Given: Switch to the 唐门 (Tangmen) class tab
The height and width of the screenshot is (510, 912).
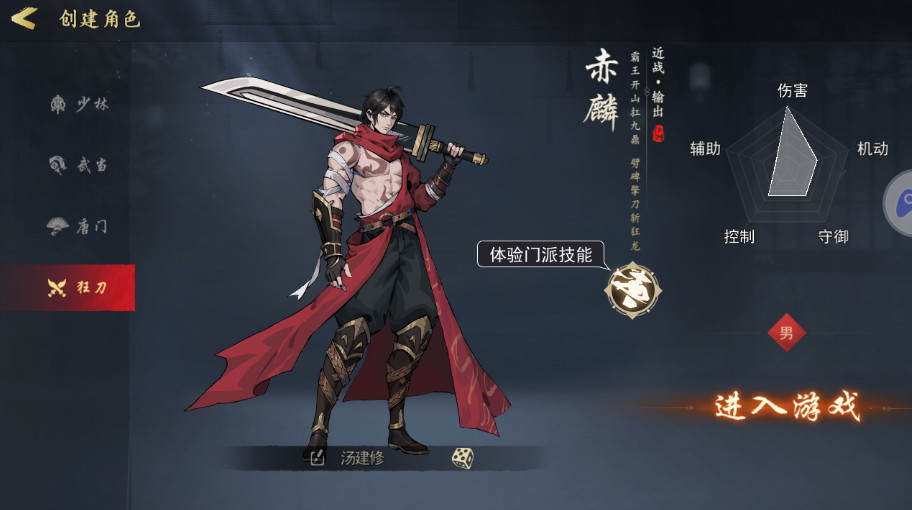Looking at the screenshot, I should 78,226.
